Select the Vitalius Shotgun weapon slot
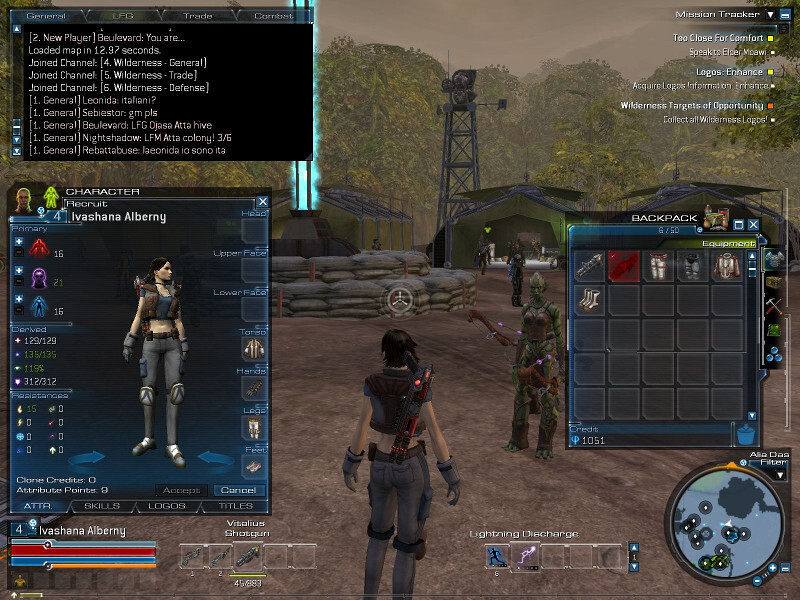The height and width of the screenshot is (600, 800). pos(216,556)
